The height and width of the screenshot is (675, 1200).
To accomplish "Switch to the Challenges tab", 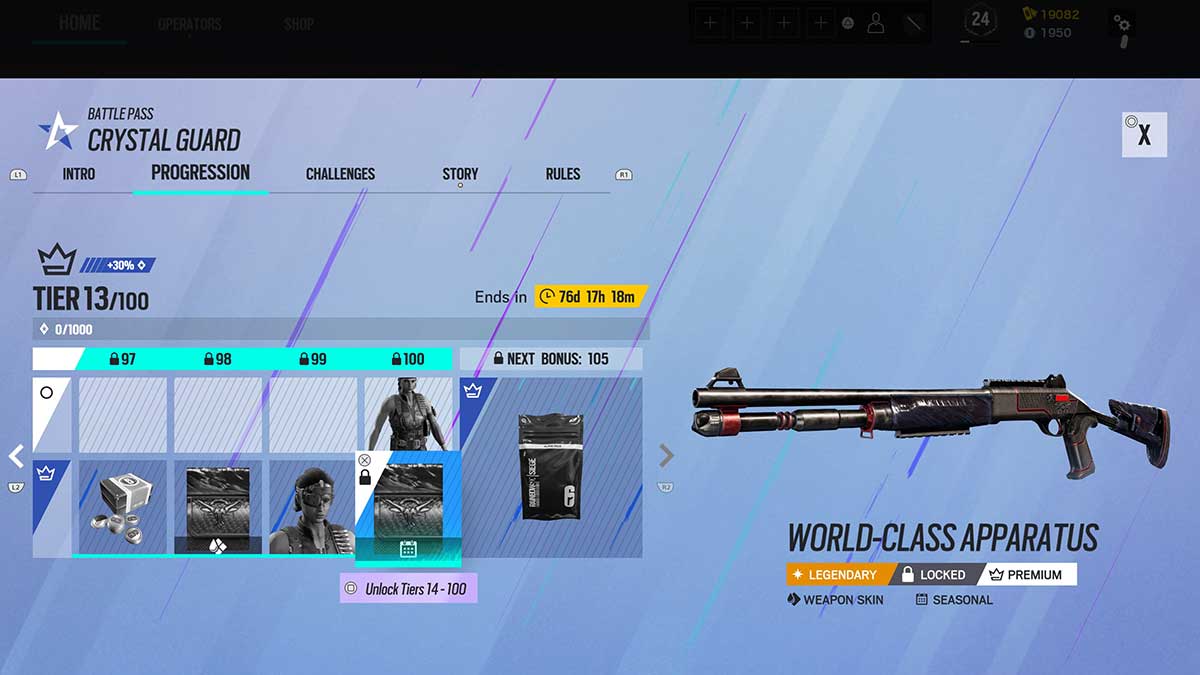I will pyautogui.click(x=340, y=174).
